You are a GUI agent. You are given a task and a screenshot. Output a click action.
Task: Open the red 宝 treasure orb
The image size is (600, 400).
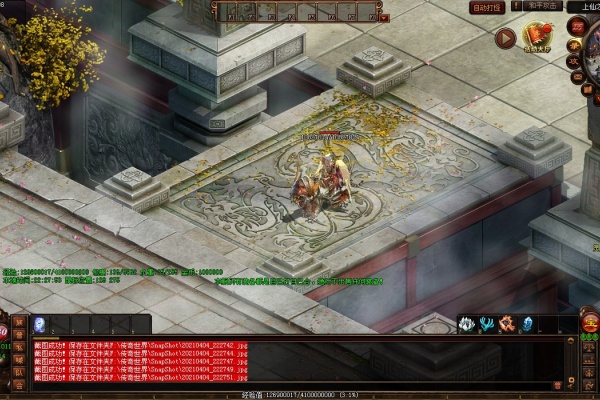[x=591, y=327]
